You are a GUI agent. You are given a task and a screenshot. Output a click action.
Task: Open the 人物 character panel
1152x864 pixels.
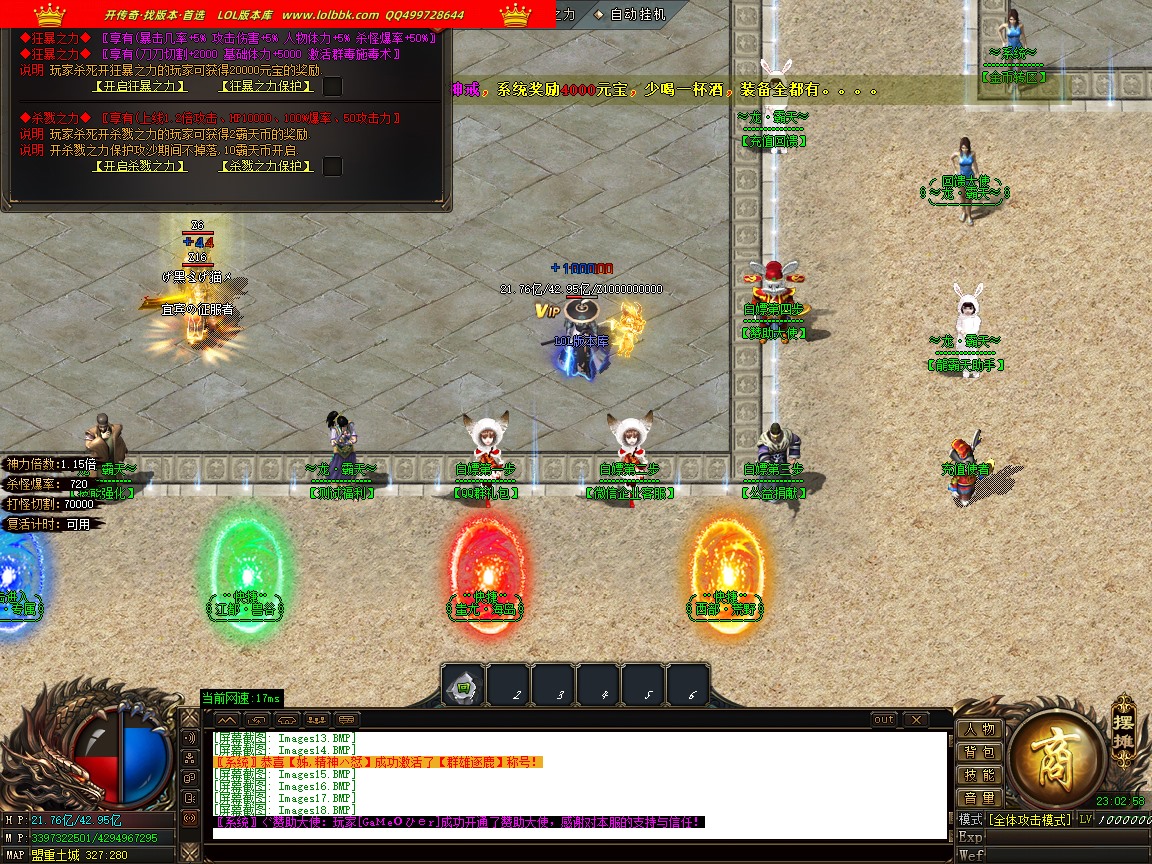click(x=979, y=729)
